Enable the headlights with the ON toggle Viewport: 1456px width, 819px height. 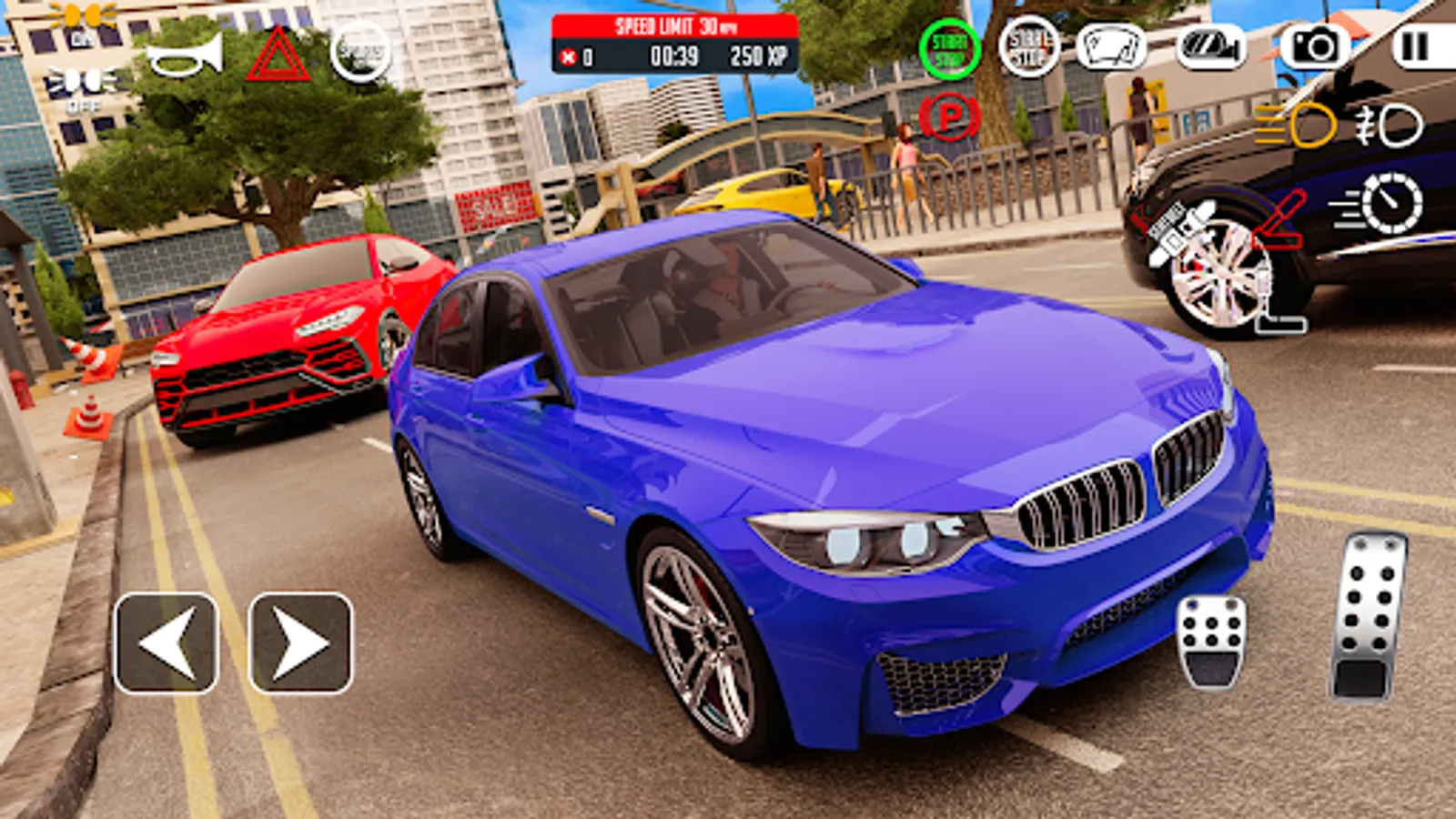pos(82,27)
